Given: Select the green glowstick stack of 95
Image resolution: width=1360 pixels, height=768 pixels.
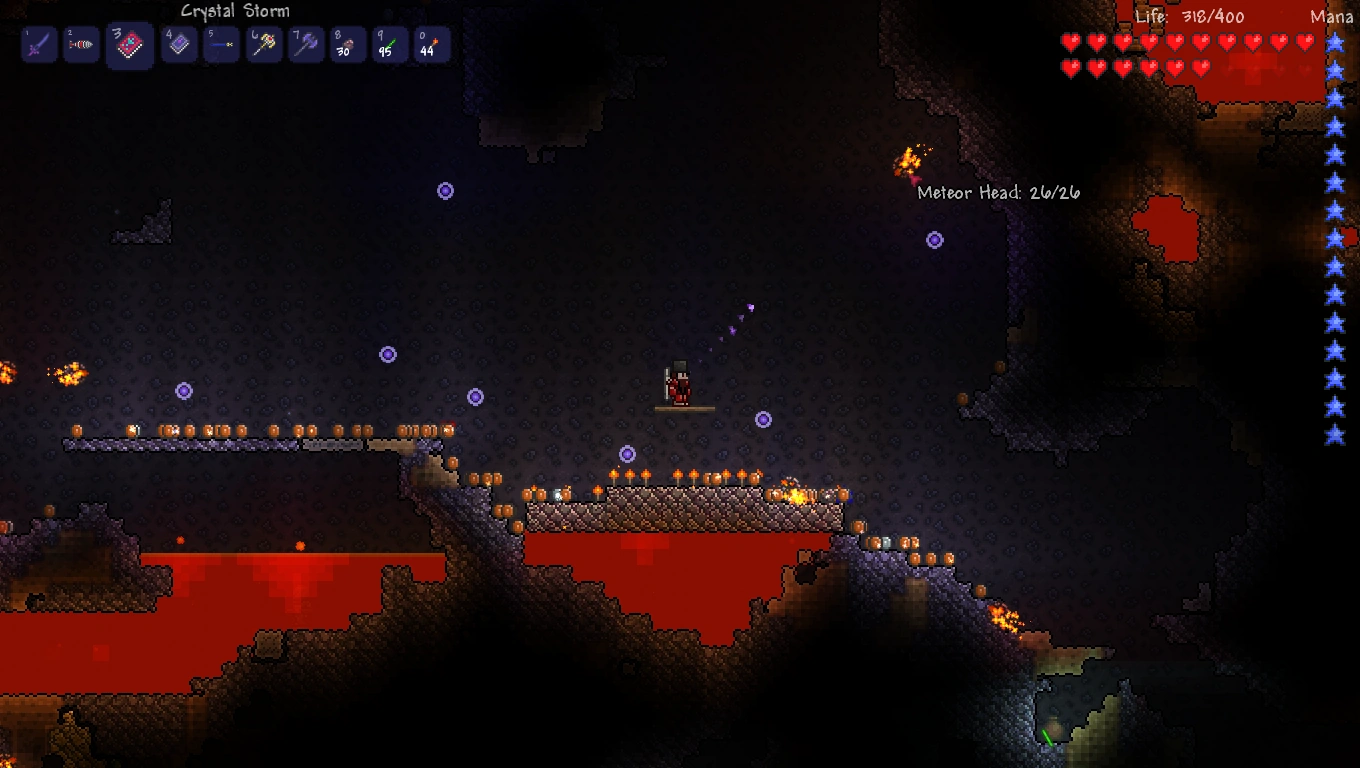Looking at the screenshot, I should (390, 45).
